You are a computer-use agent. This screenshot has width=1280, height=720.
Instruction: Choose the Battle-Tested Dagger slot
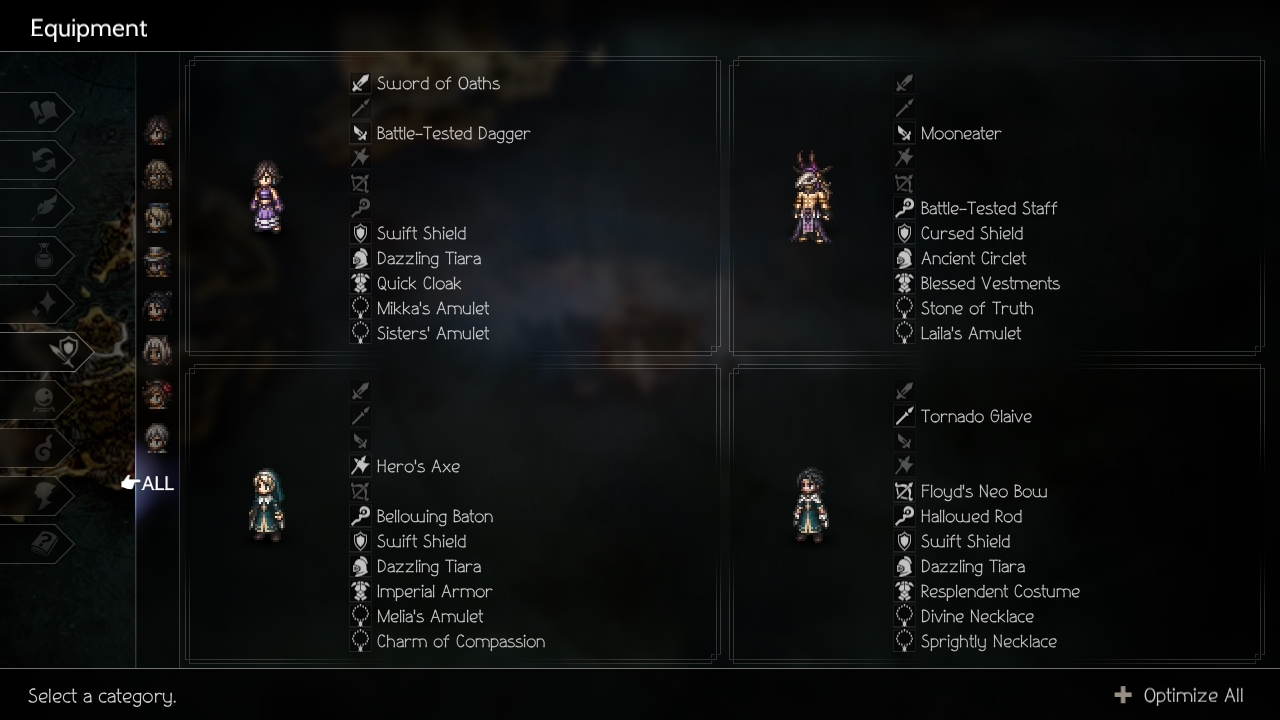pos(452,134)
